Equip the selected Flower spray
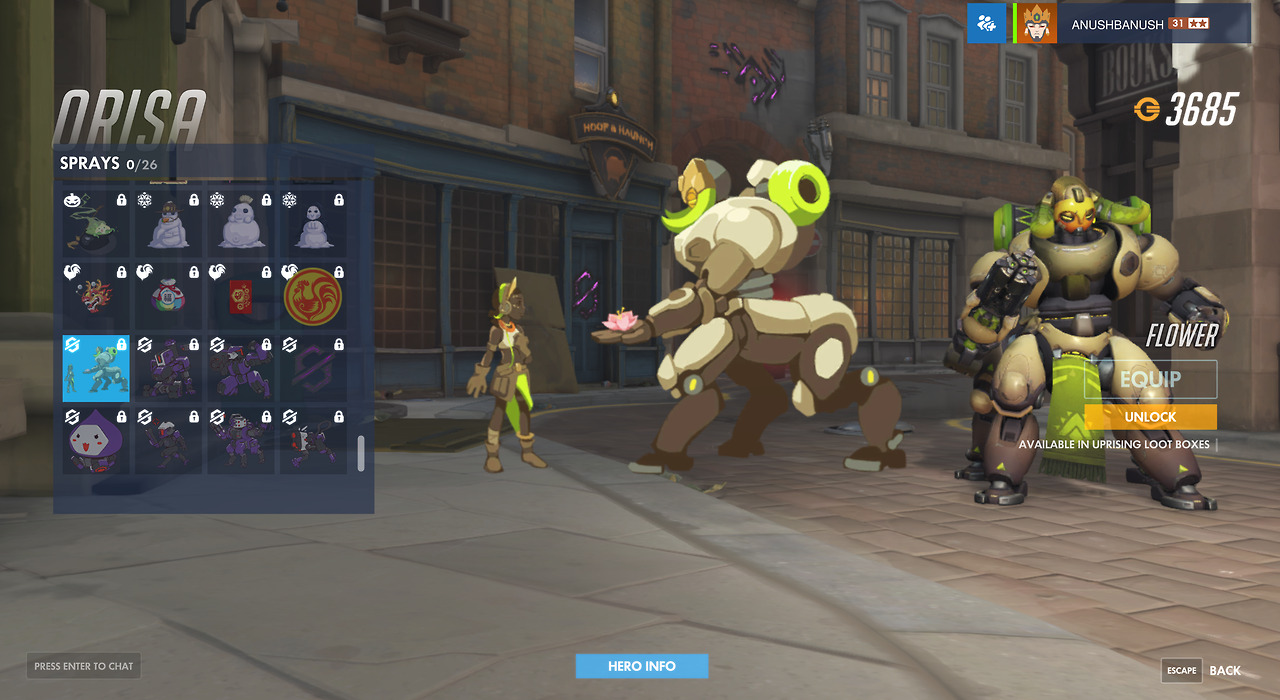This screenshot has width=1280, height=700. [x=1150, y=379]
